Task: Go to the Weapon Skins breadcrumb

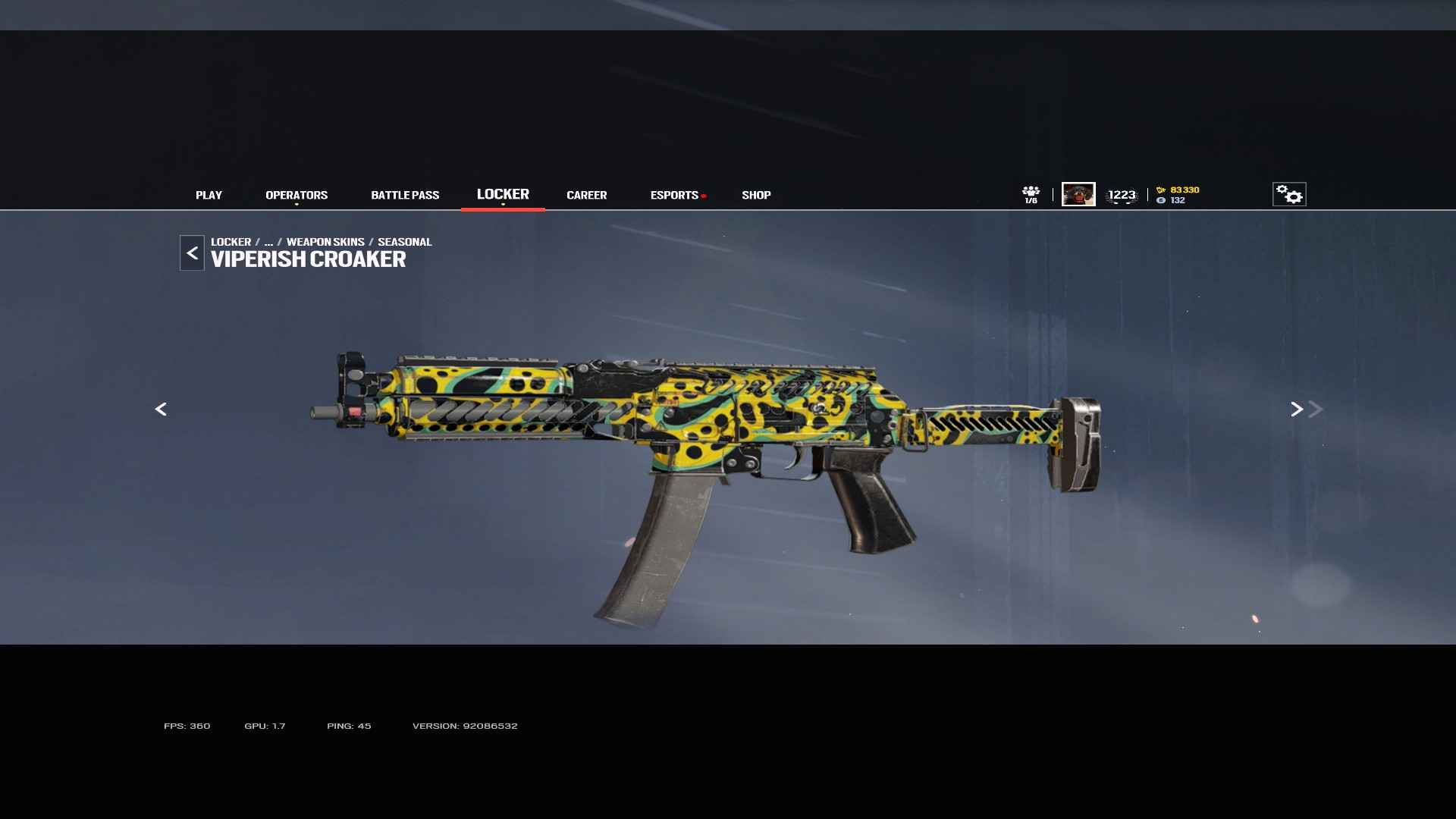Action: pos(325,242)
